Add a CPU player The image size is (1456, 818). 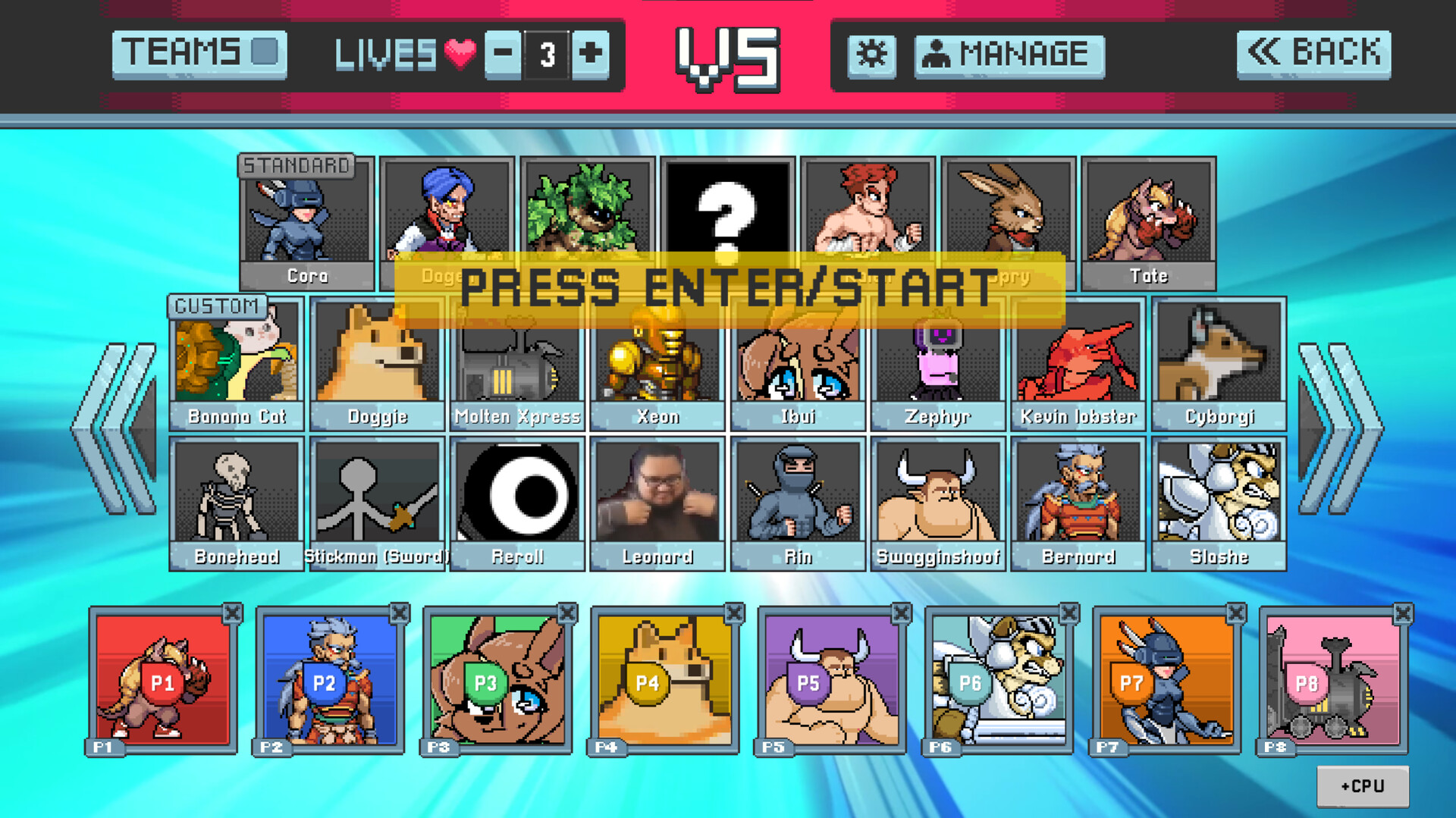coord(1363,785)
